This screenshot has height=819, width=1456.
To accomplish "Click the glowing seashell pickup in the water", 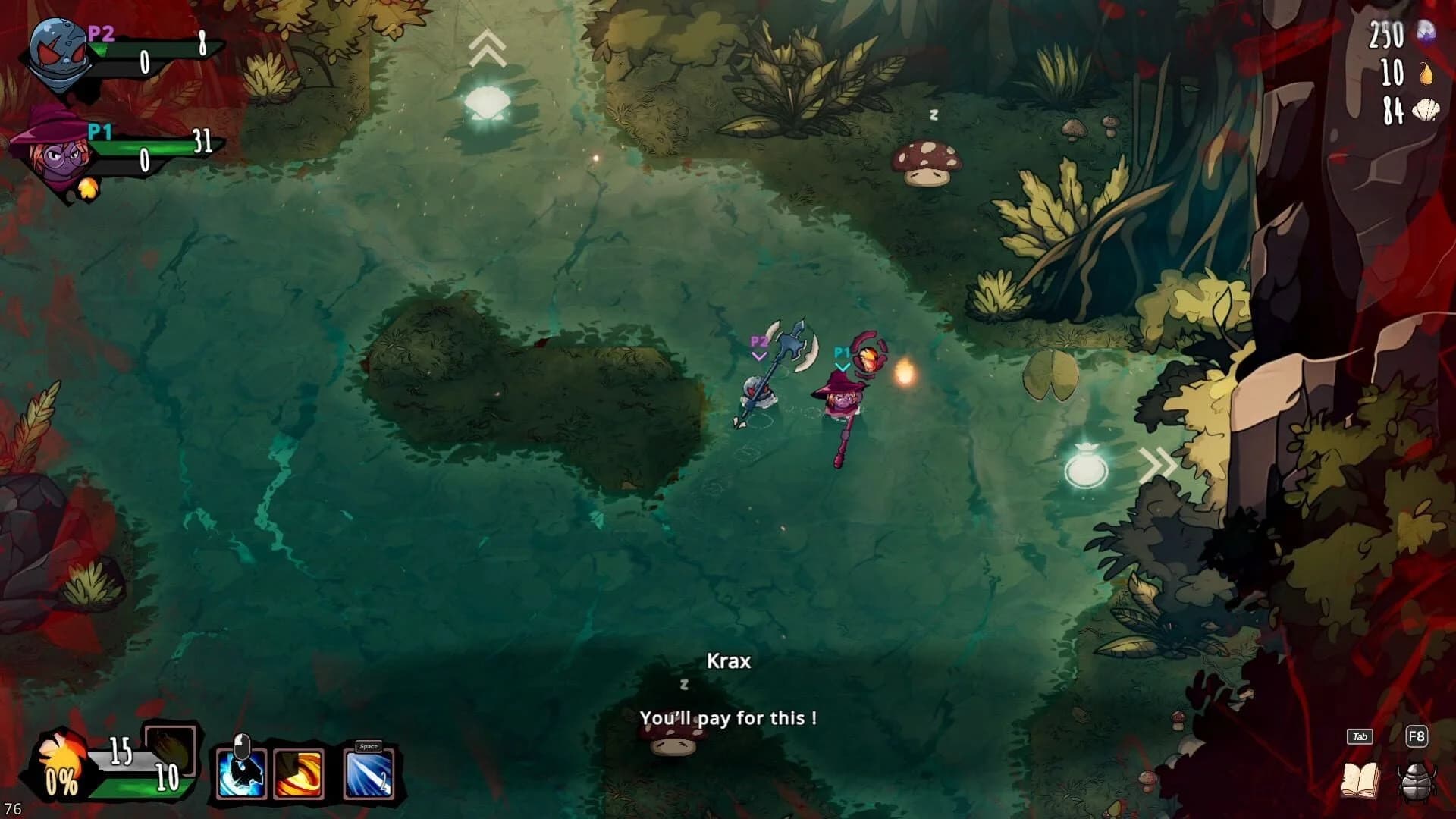I will 485,102.
